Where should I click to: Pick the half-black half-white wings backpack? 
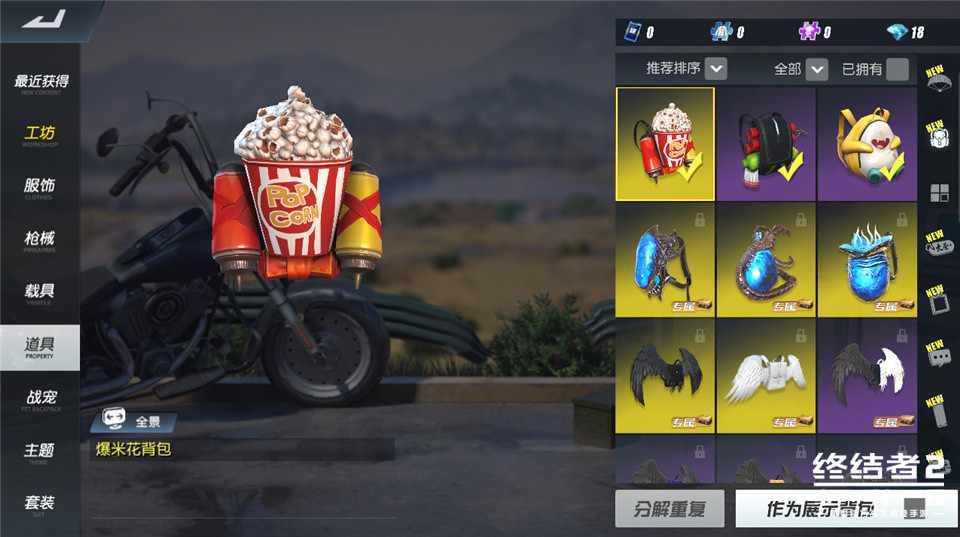pyautogui.click(x=867, y=375)
